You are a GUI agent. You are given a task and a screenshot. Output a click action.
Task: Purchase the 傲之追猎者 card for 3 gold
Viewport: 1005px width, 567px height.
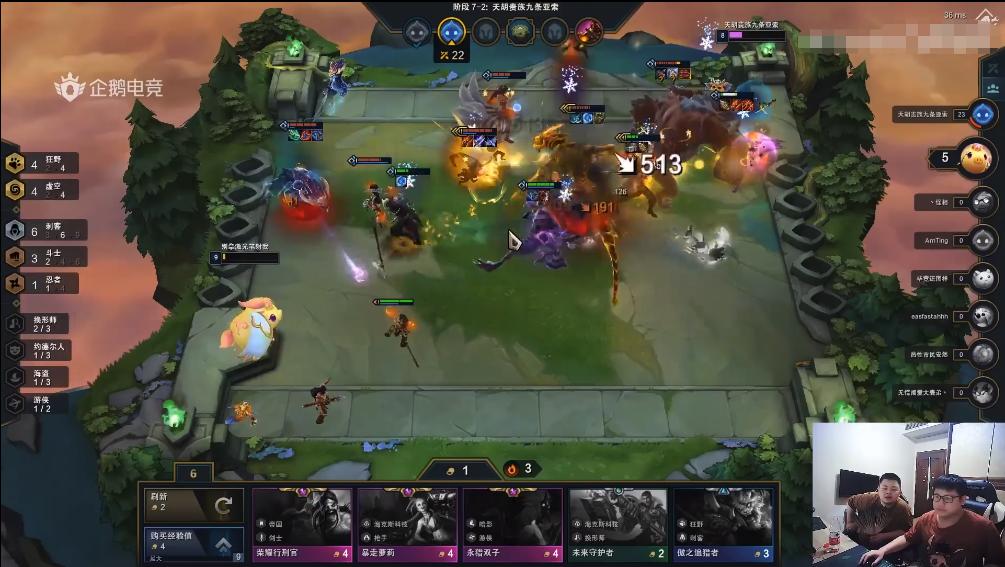coord(723,524)
